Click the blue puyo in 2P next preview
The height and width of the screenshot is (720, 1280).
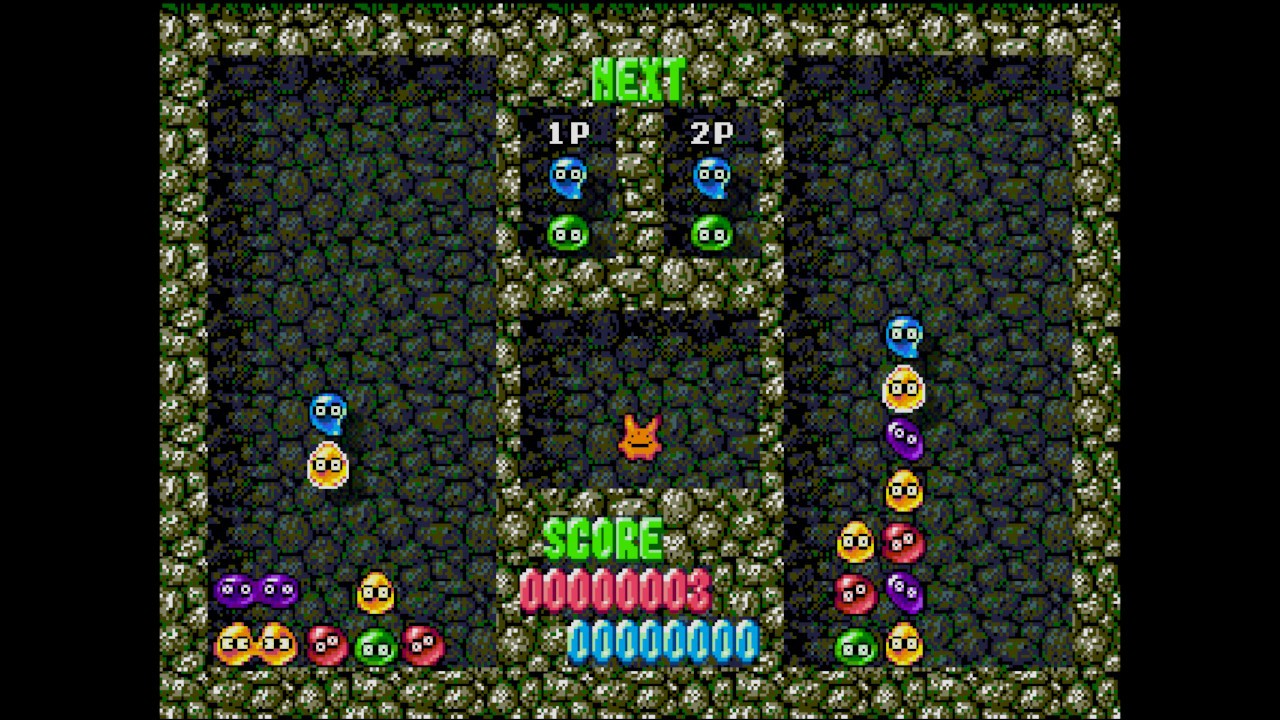click(x=711, y=177)
